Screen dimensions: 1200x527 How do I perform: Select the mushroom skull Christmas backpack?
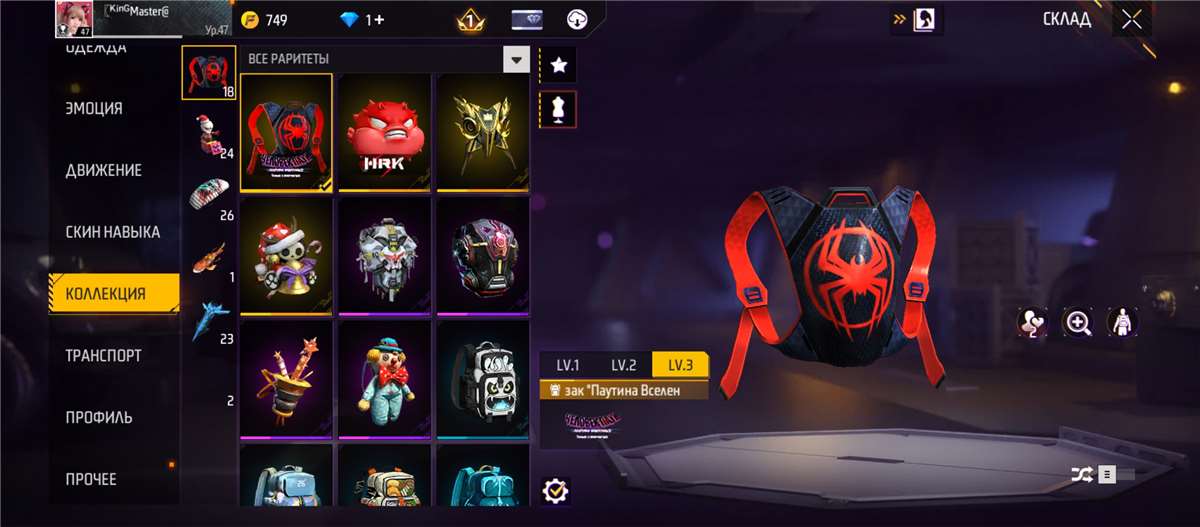286,255
